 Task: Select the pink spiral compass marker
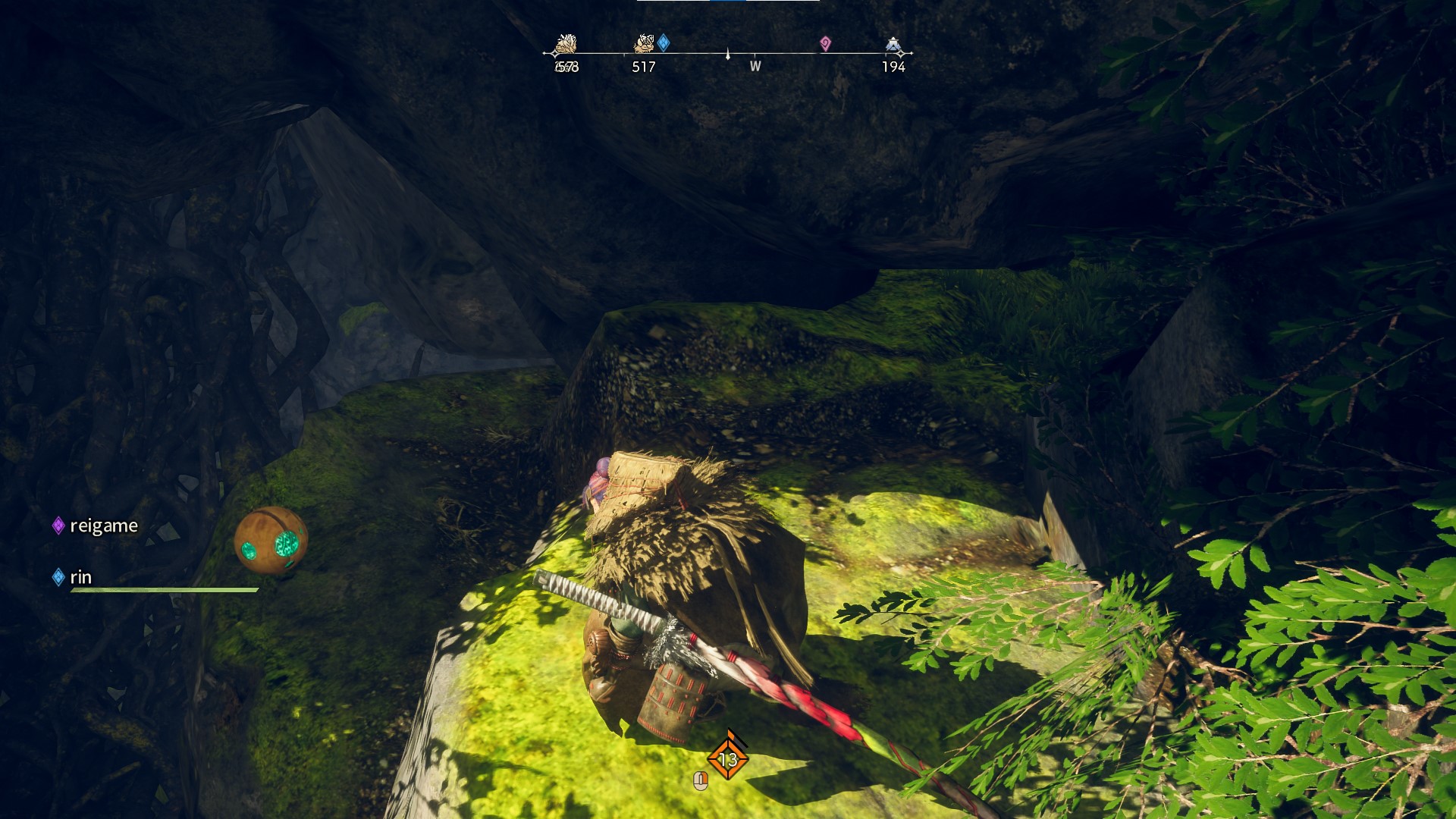825,44
